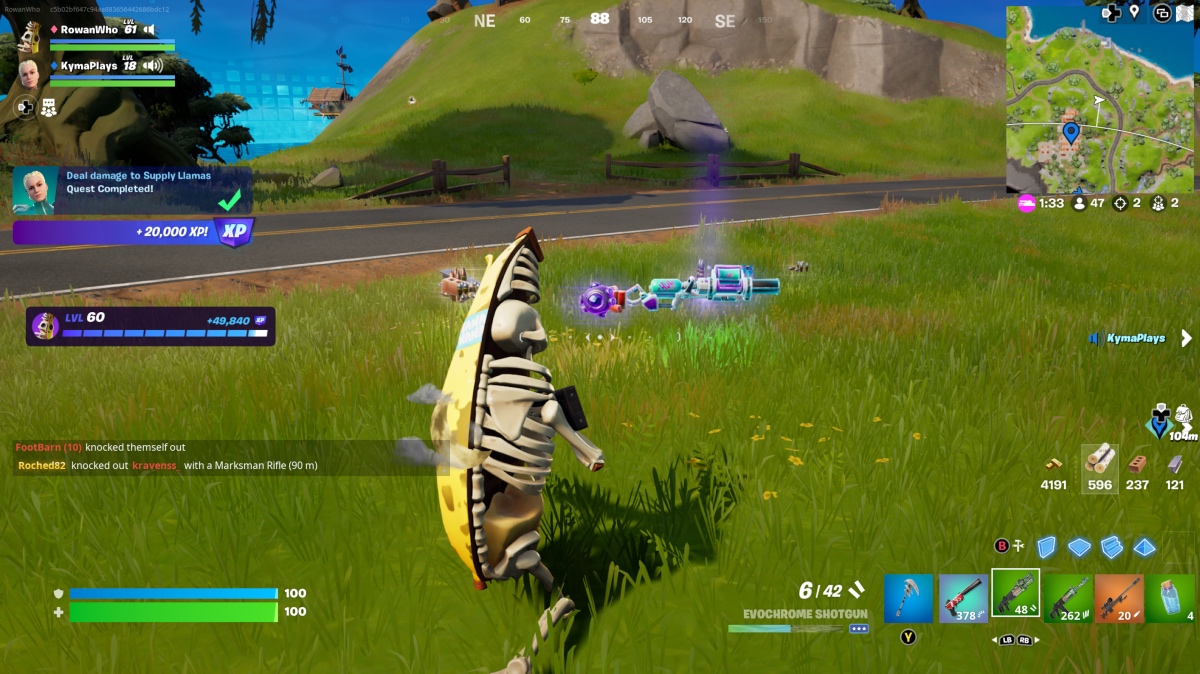Click the gold bars counter icon
Viewport: 1200px width, 674px height.
tap(1054, 464)
